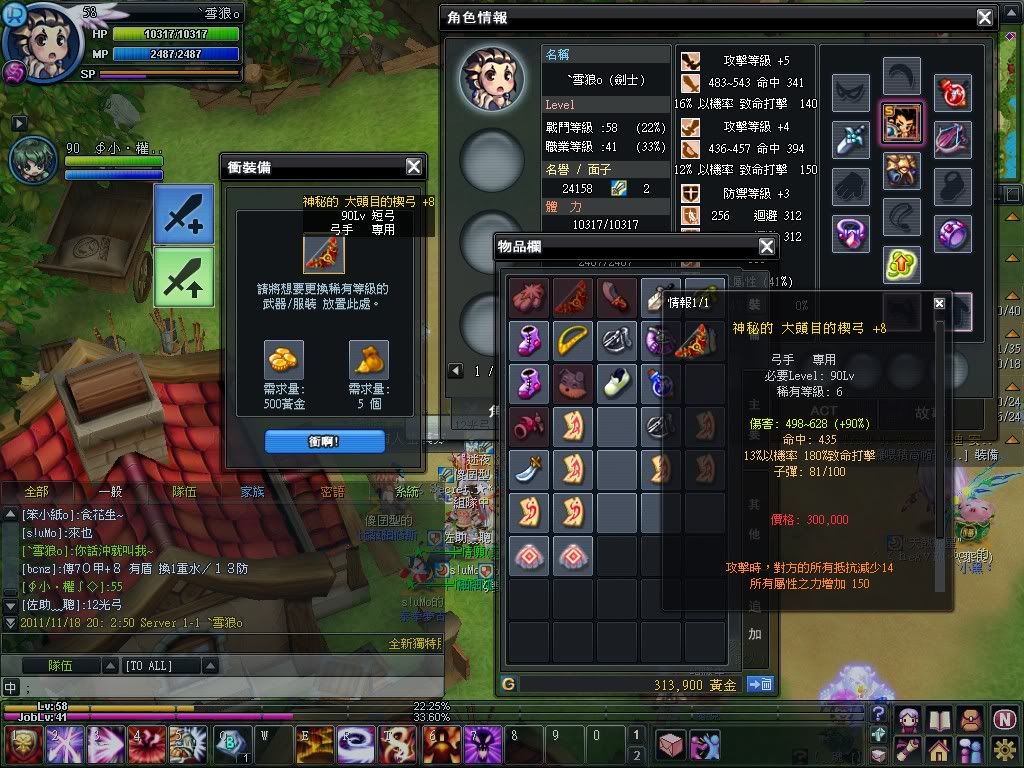The width and height of the screenshot is (1024, 768).
Task: Choose the white-and-green shoe inventory item
Action: pos(617,382)
